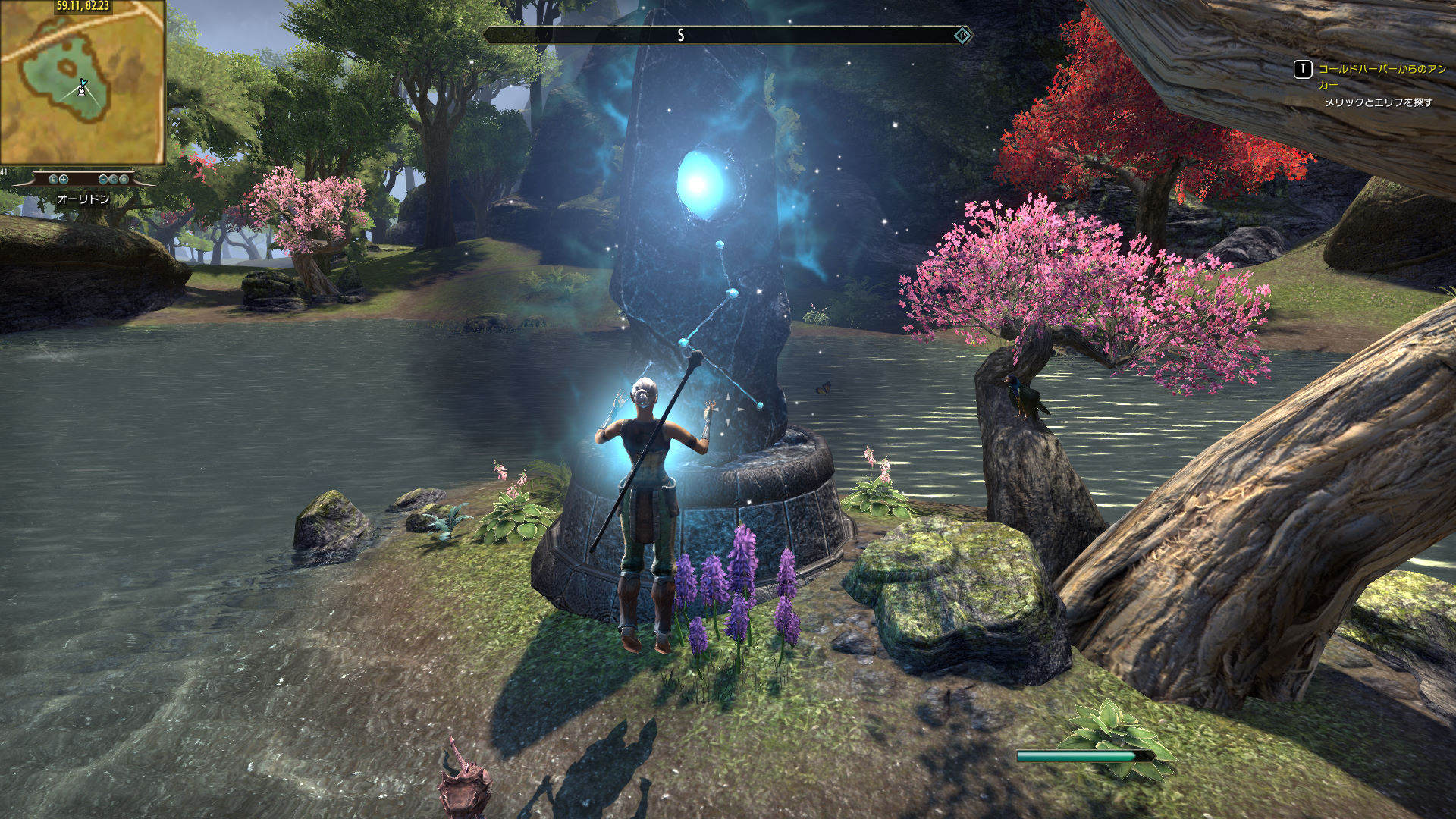Zoom in the minimap with plus button
Screen dimensions: 1456x819
64,180
